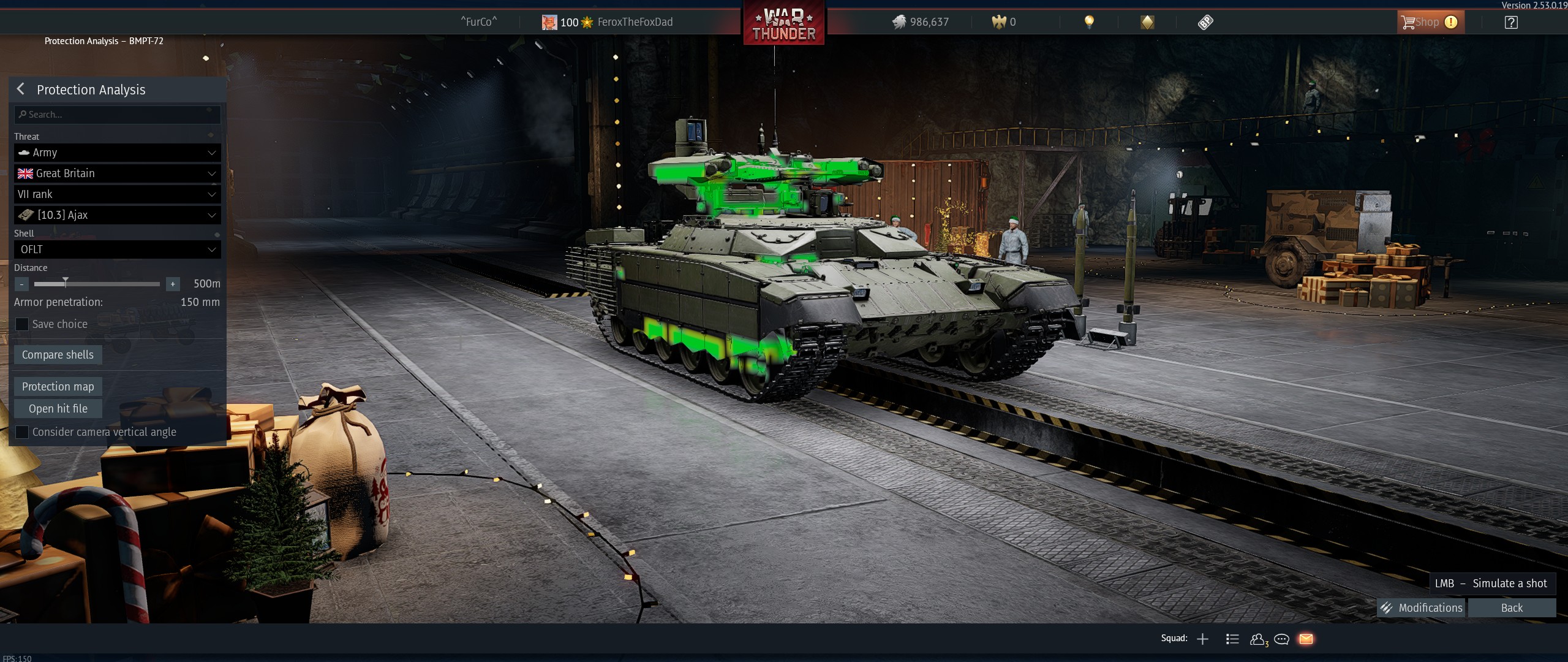The width and height of the screenshot is (1568, 662).
Task: Select Open hit file
Action: [x=58, y=409]
